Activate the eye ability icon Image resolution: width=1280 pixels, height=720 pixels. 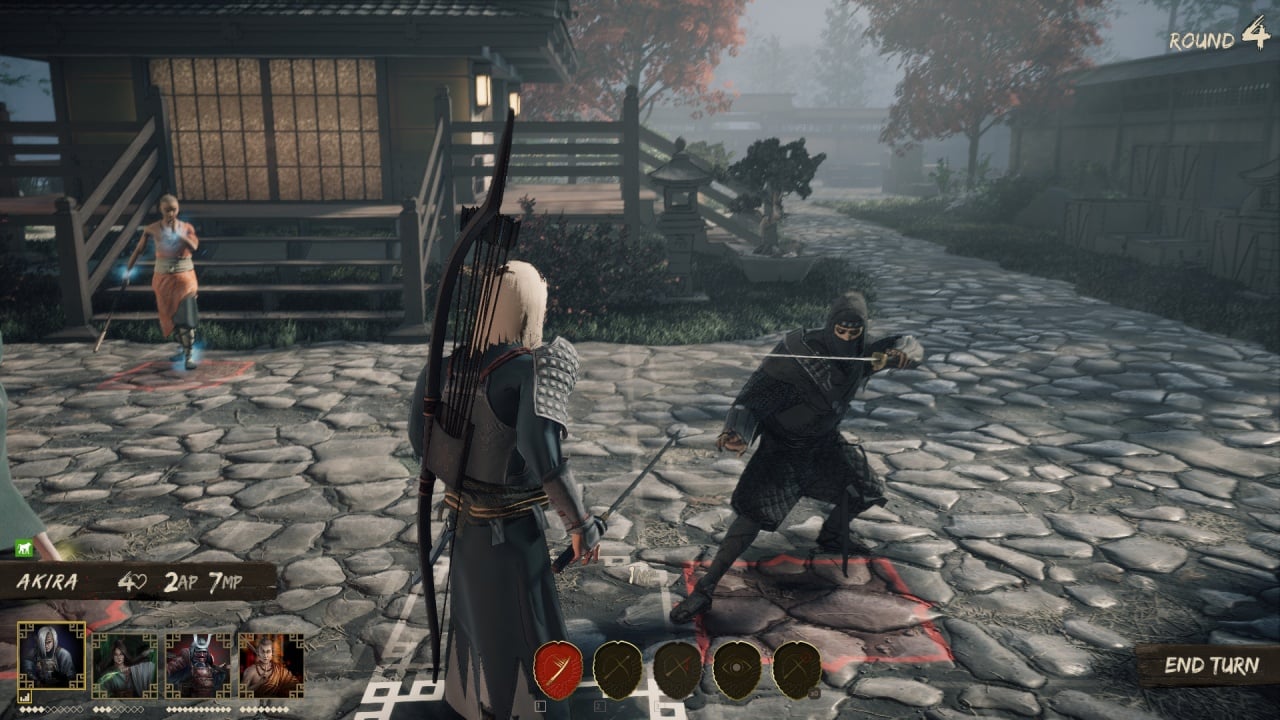click(737, 669)
